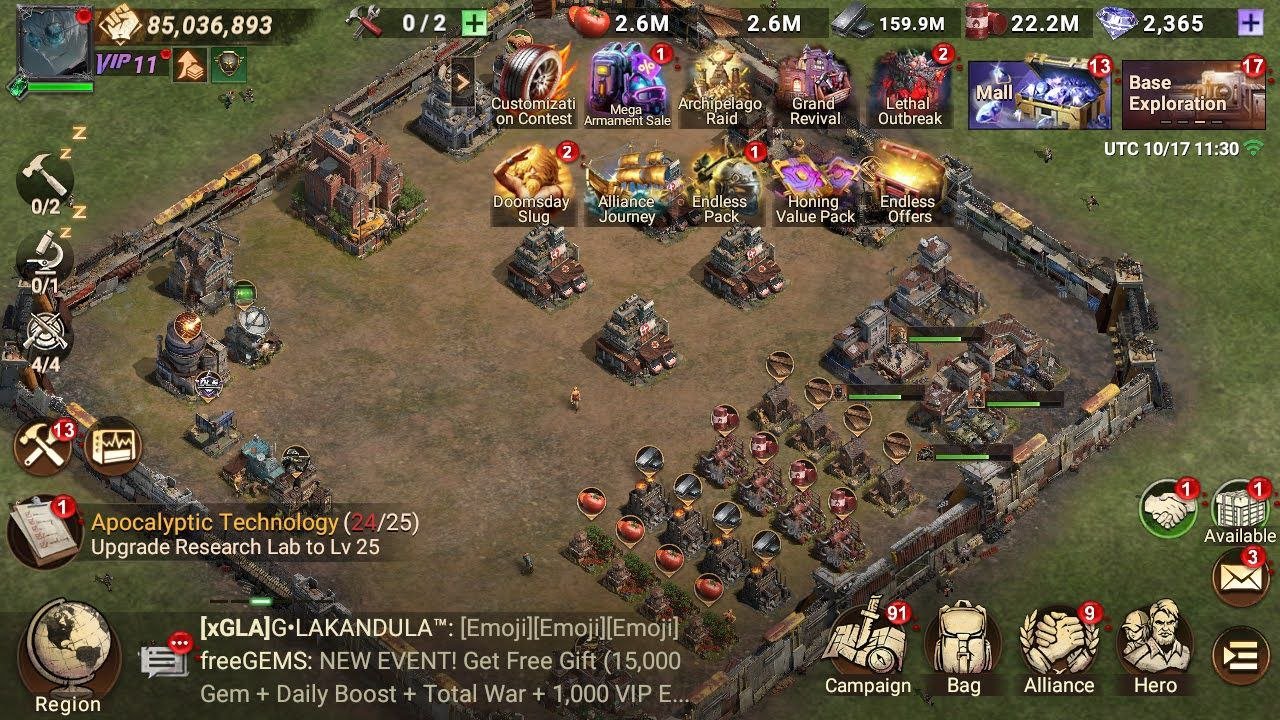Screen dimensions: 1280x720
Task: Open the player avatar profile
Action: 53,43
